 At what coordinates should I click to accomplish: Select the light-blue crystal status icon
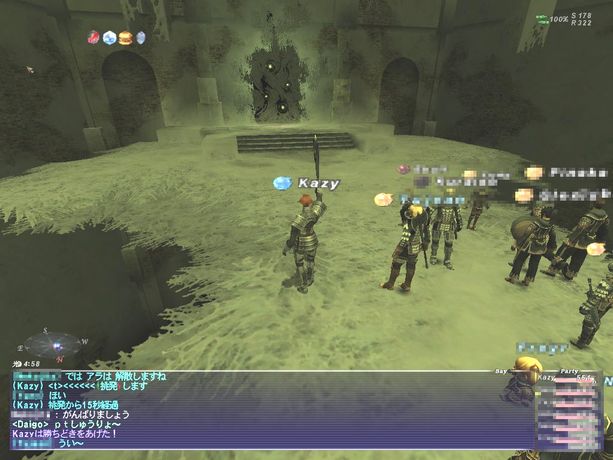(109, 37)
